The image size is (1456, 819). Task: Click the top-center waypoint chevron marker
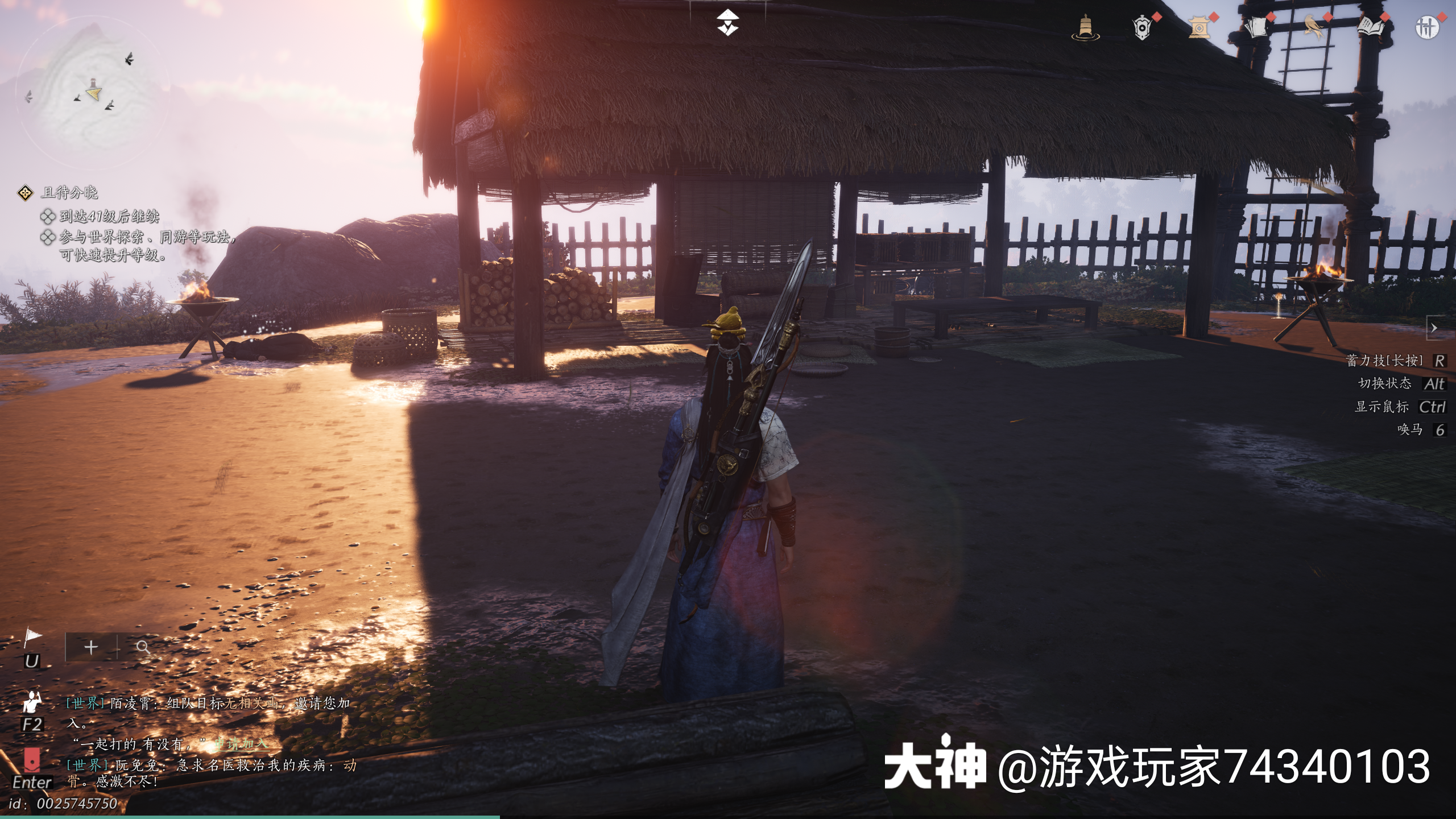click(x=728, y=23)
